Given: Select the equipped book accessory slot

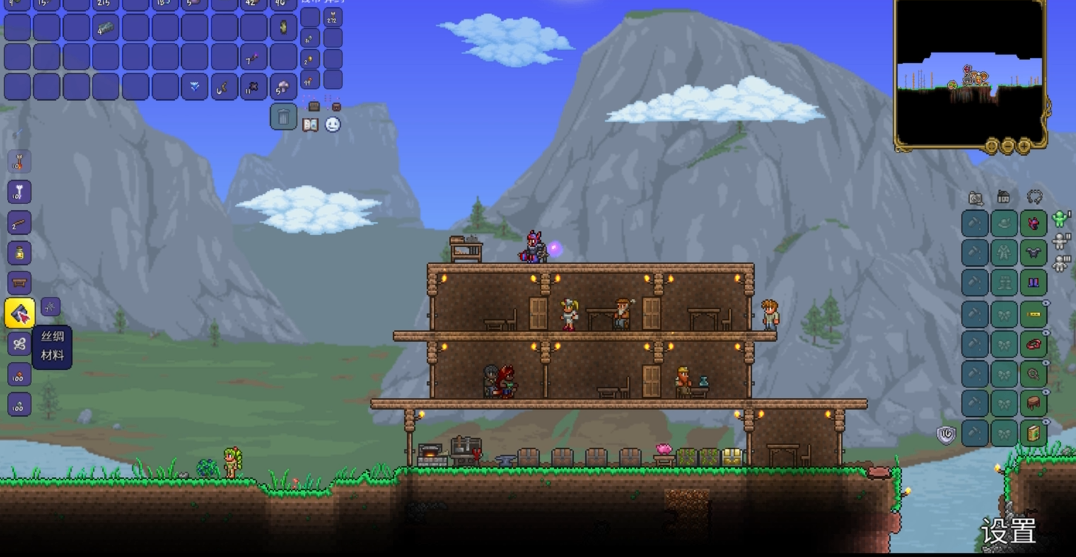Looking at the screenshot, I should [1034, 433].
